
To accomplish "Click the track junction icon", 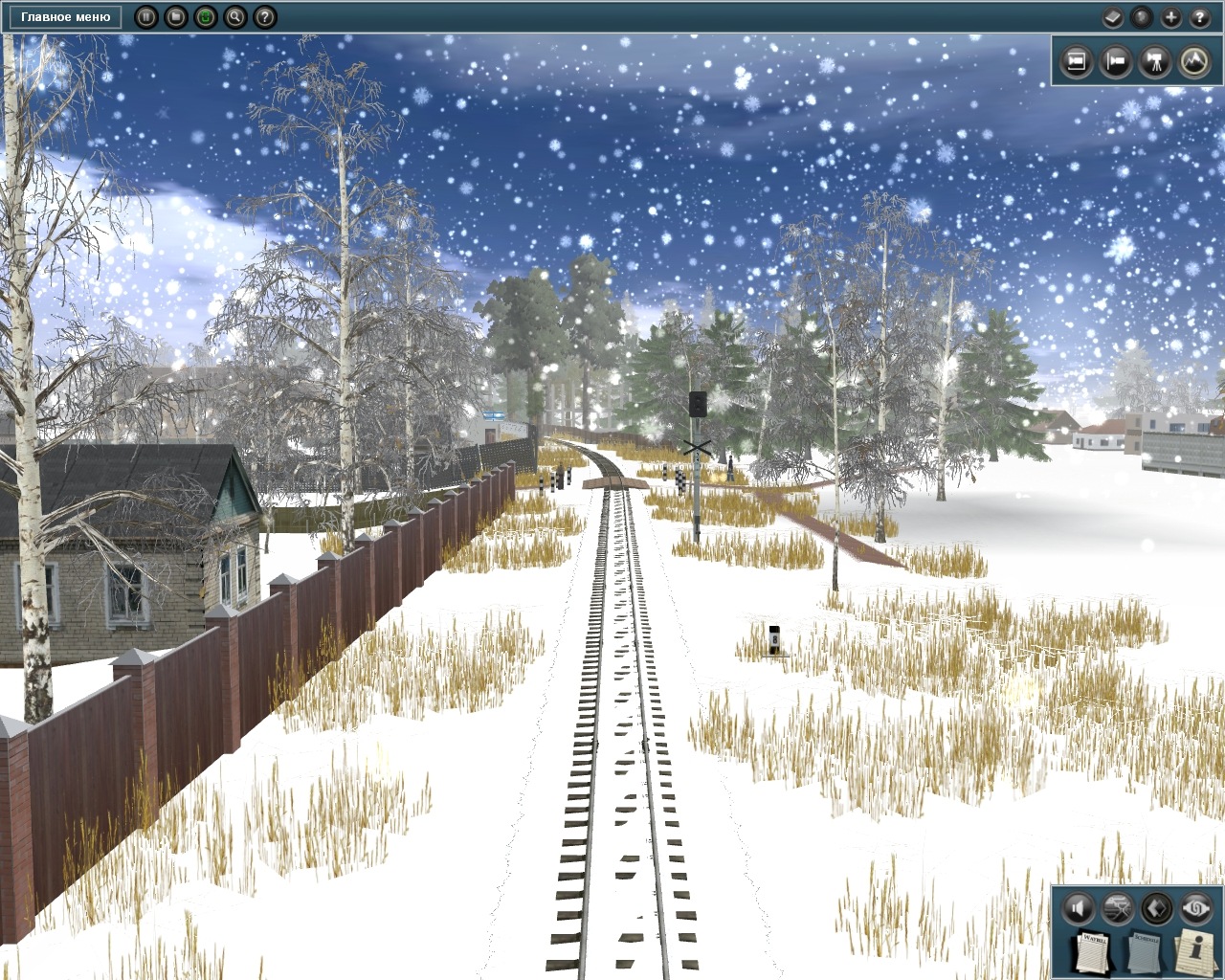I will 1118,907.
